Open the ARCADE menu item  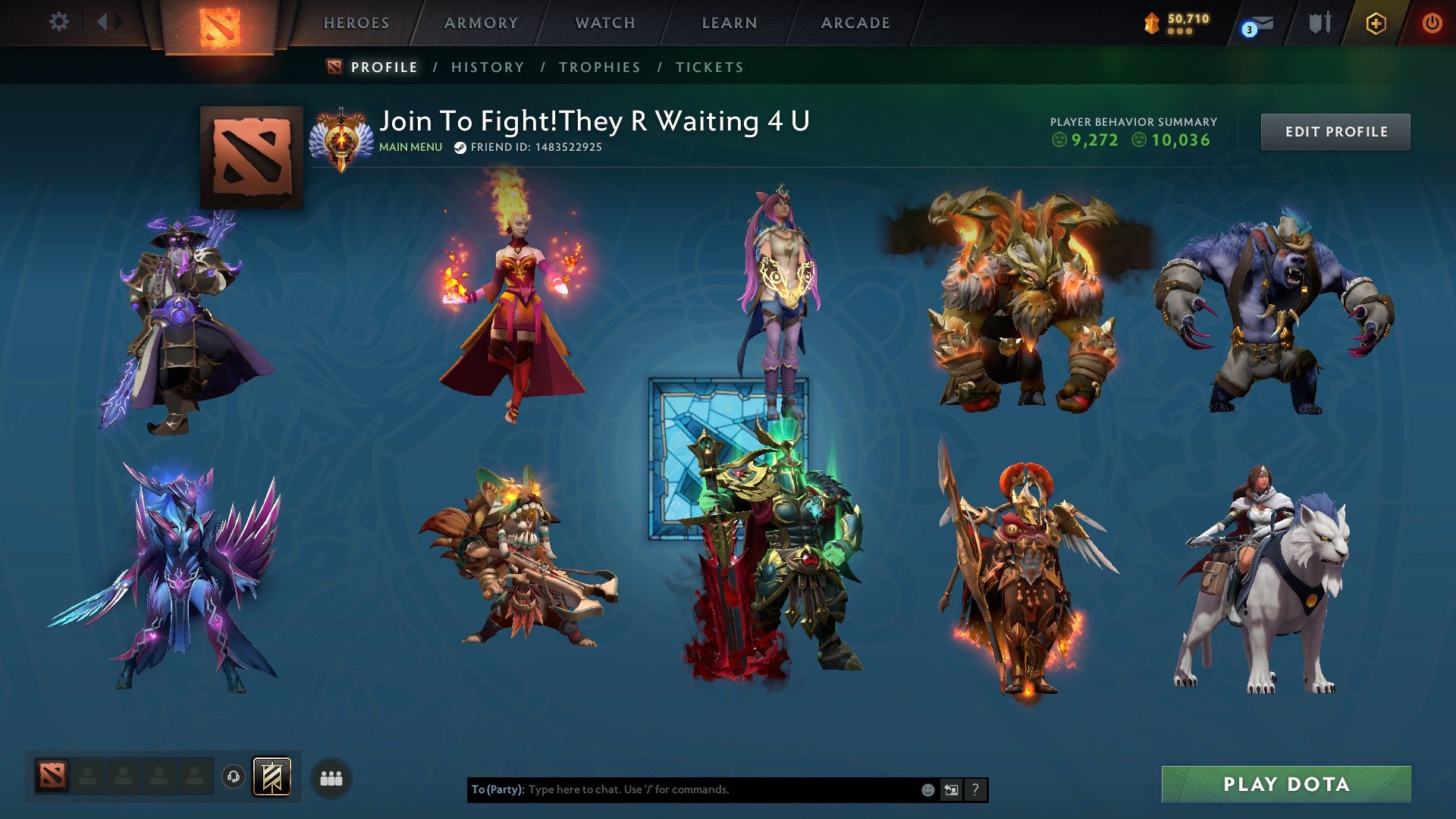(855, 23)
